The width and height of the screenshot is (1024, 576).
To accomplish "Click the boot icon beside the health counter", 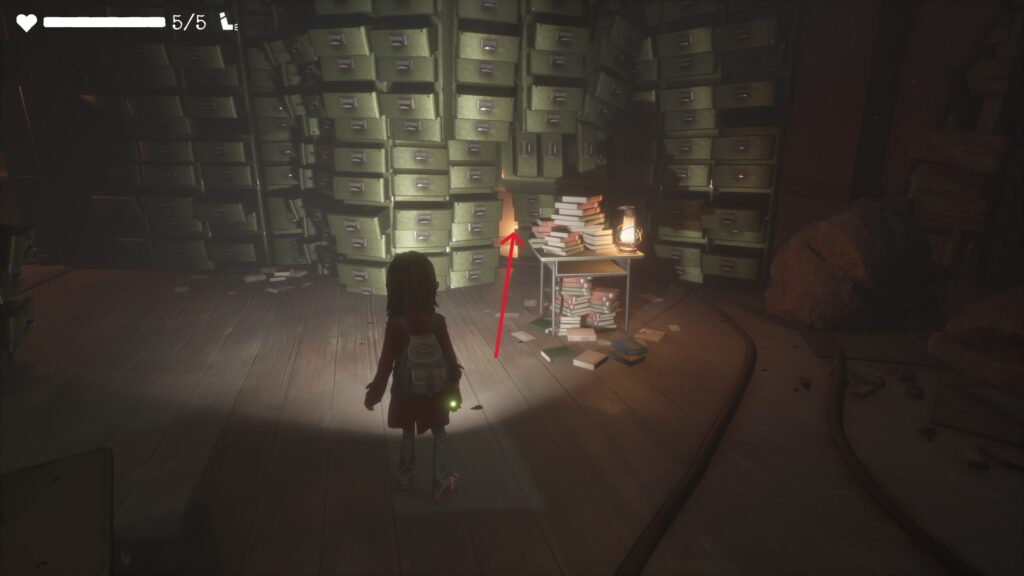I will click(x=229, y=22).
